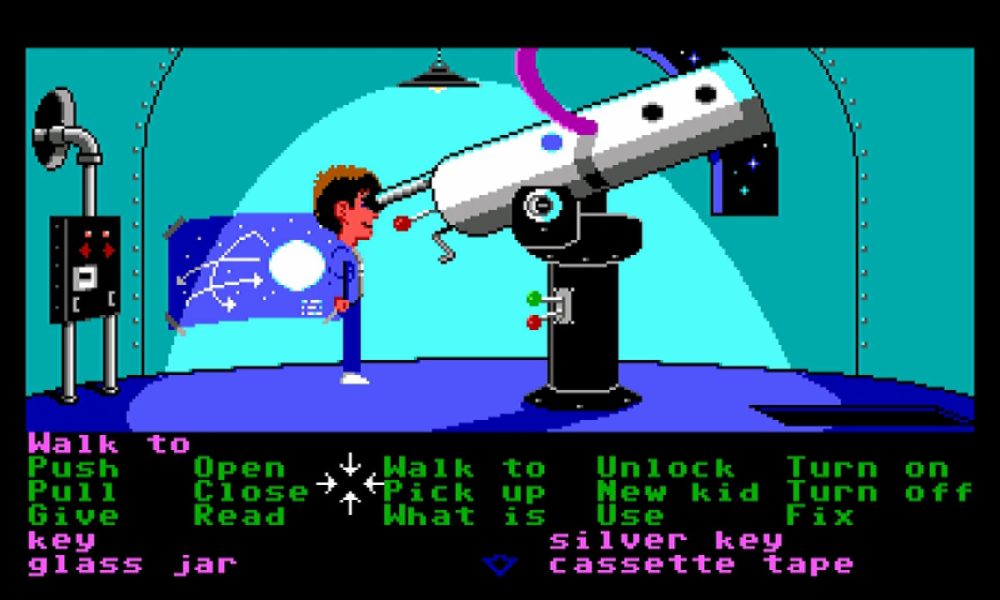Select the What is verb
The width and height of the screenshot is (1000, 600).
pyautogui.click(x=465, y=516)
